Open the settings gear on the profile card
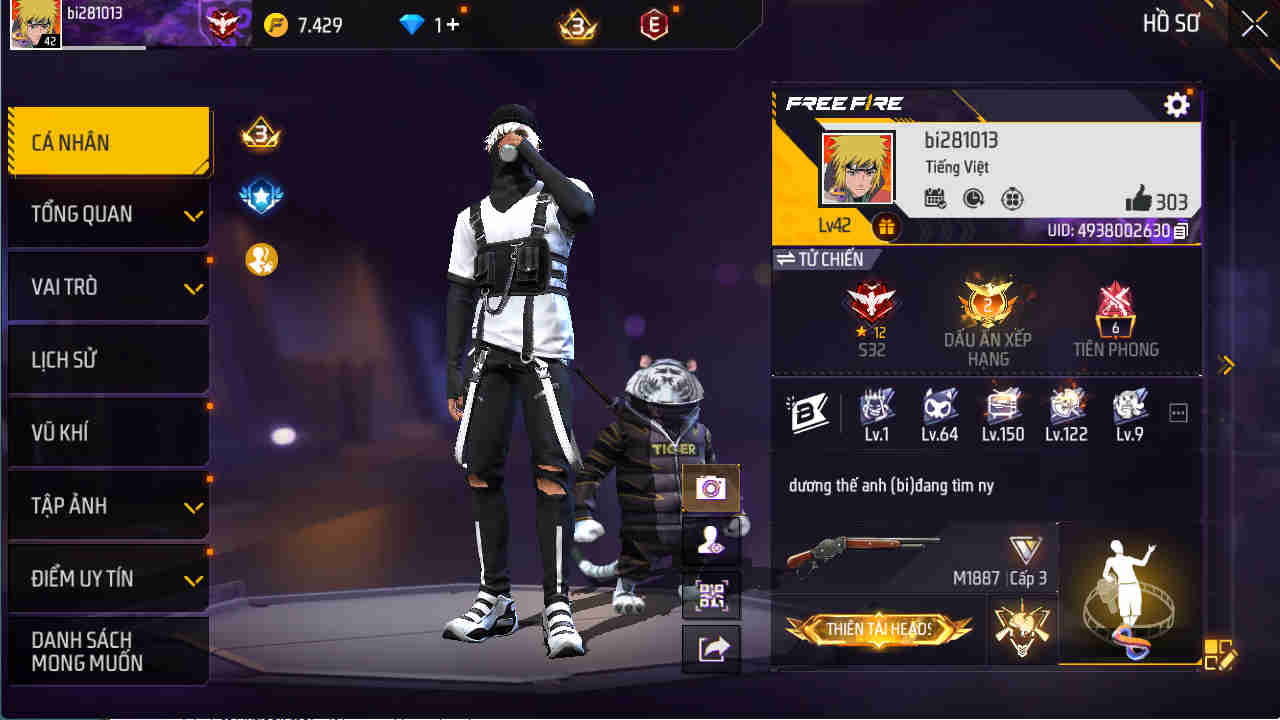Viewport: 1280px width, 720px height. point(1177,104)
